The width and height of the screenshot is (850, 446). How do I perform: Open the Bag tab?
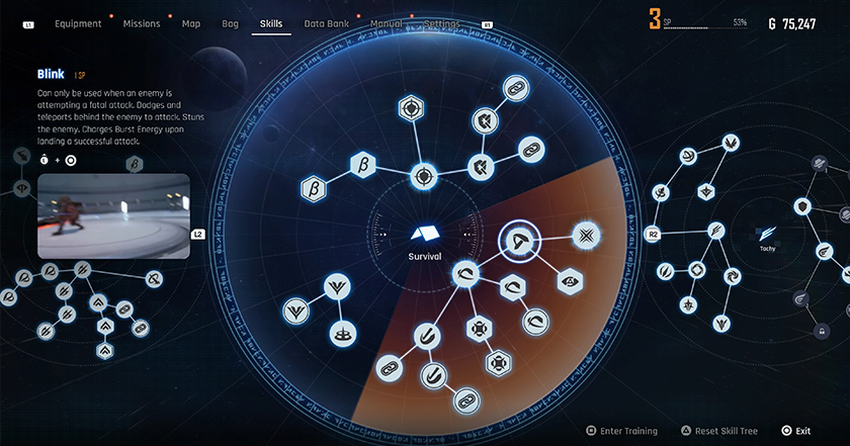click(230, 23)
